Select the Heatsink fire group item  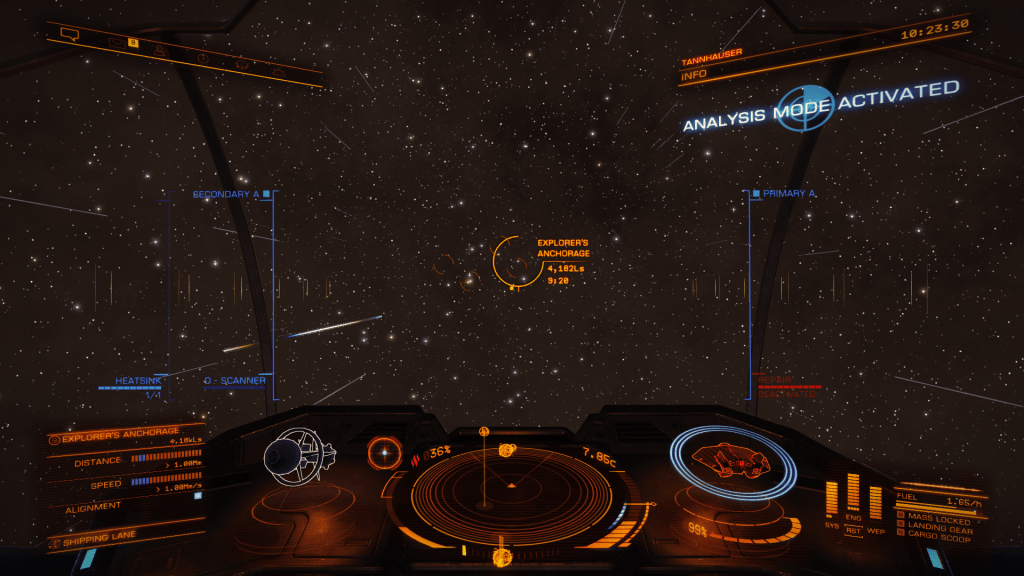click(x=138, y=380)
